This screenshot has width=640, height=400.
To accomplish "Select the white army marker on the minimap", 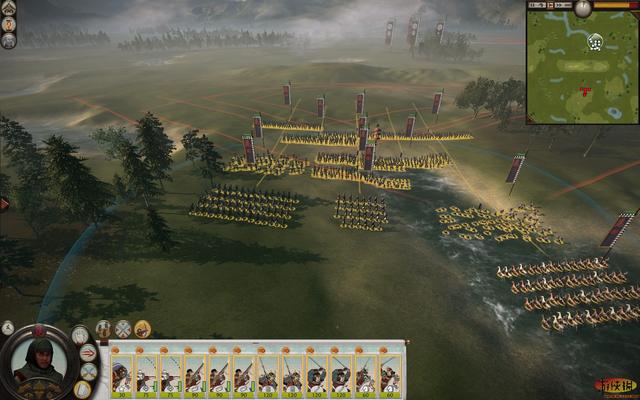I will pyautogui.click(x=595, y=42).
